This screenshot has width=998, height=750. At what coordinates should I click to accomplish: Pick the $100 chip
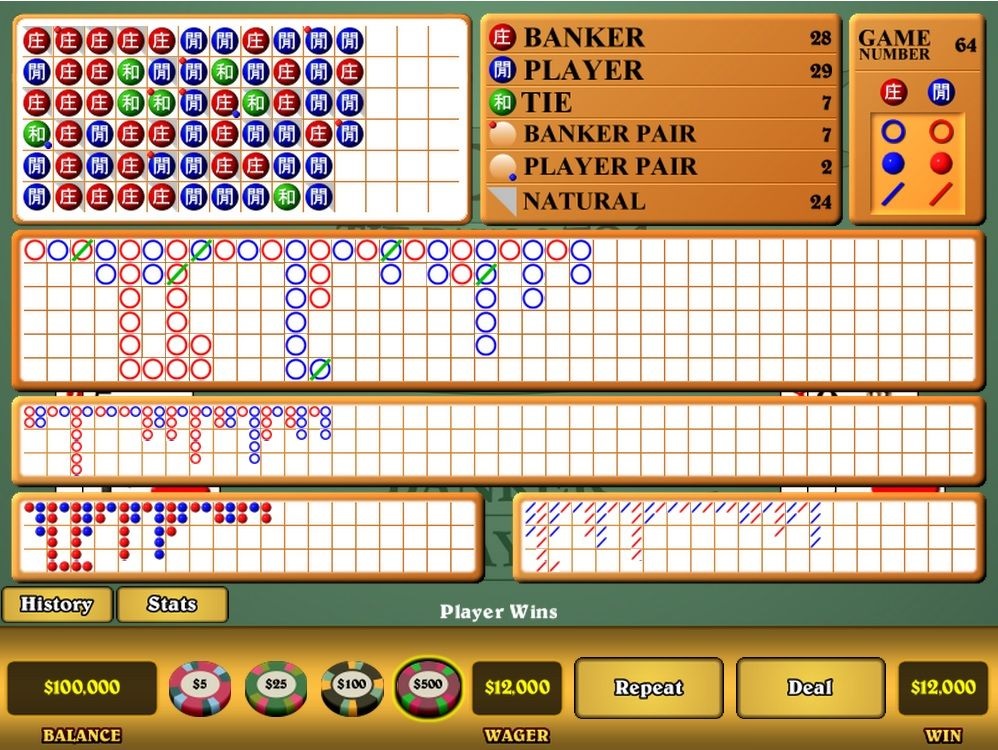coord(352,687)
